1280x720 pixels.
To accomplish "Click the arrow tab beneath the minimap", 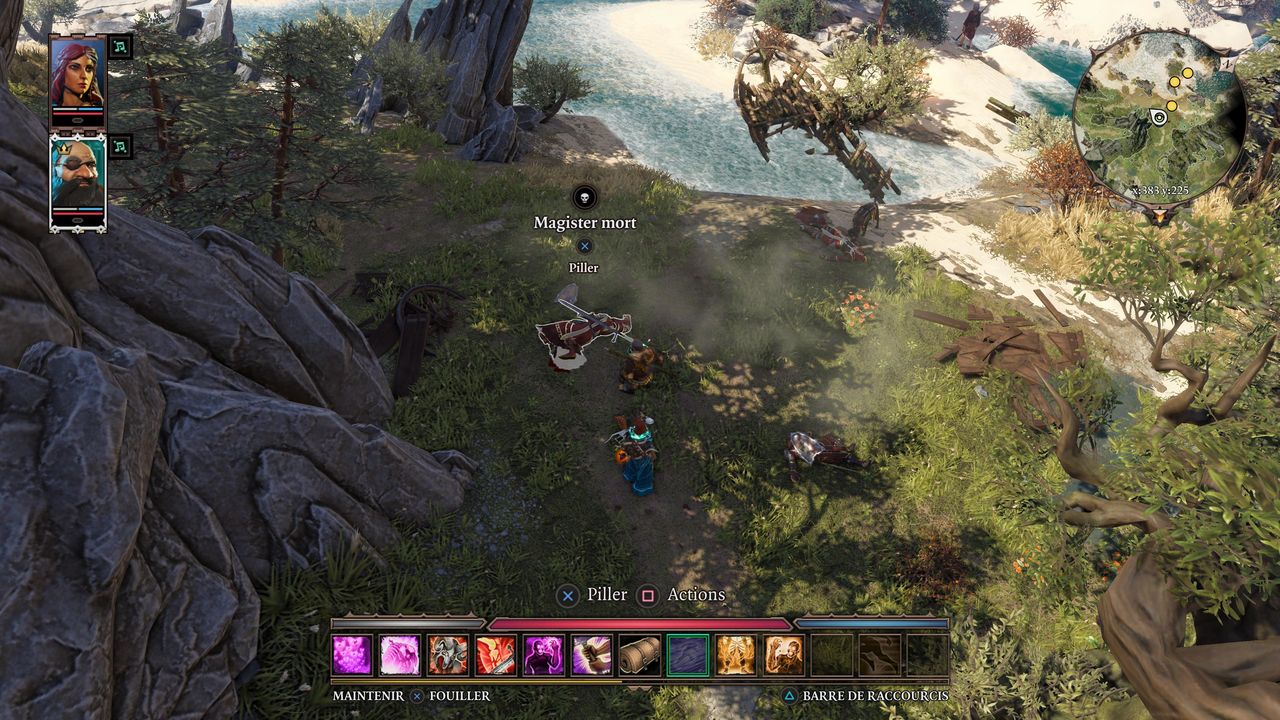I will (x=1159, y=214).
